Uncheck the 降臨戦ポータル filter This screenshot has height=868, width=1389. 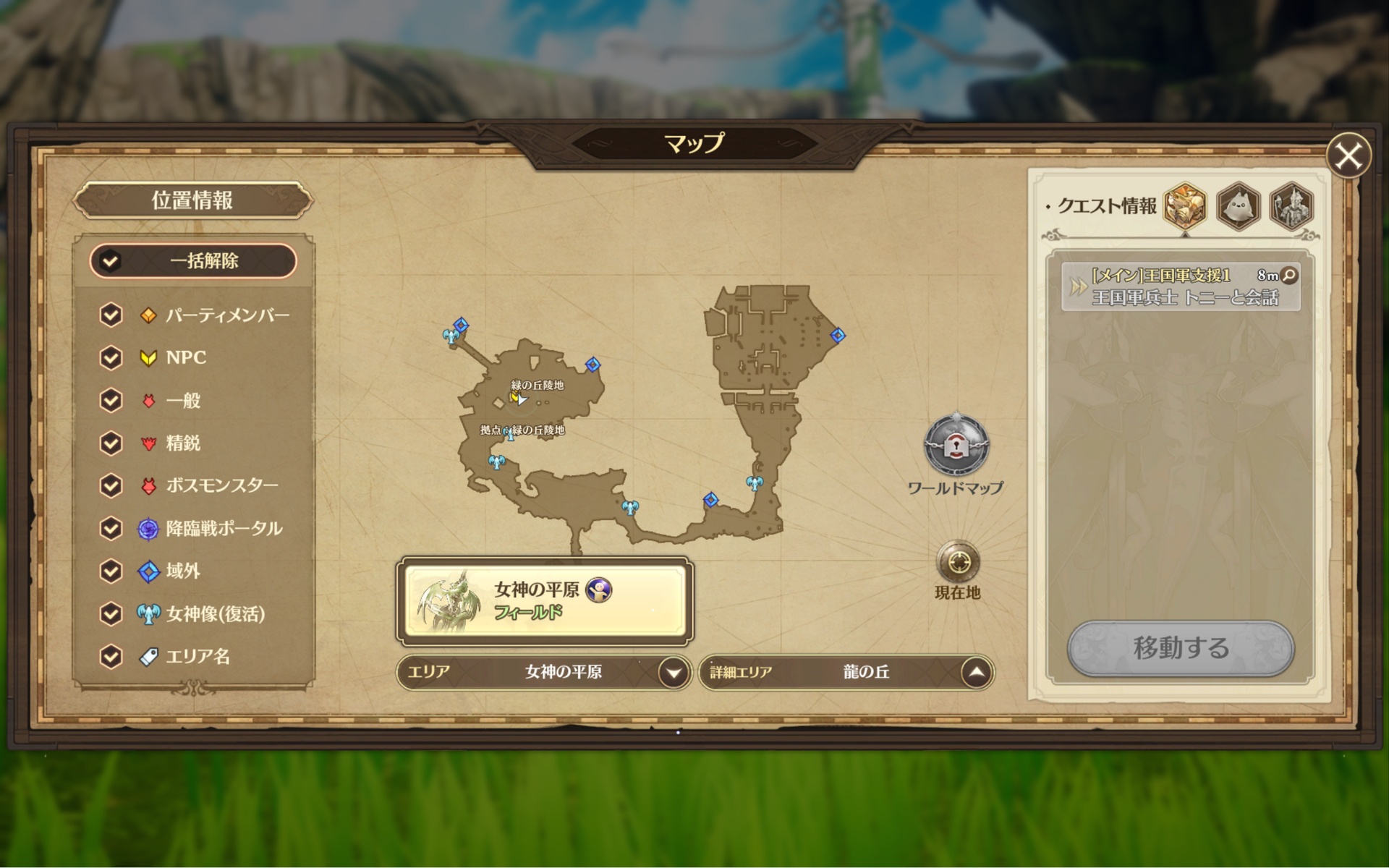tap(111, 528)
